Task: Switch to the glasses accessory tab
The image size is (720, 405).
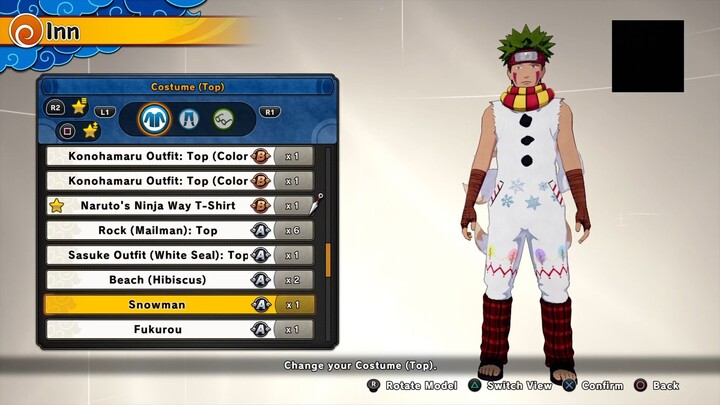Action: (223, 119)
